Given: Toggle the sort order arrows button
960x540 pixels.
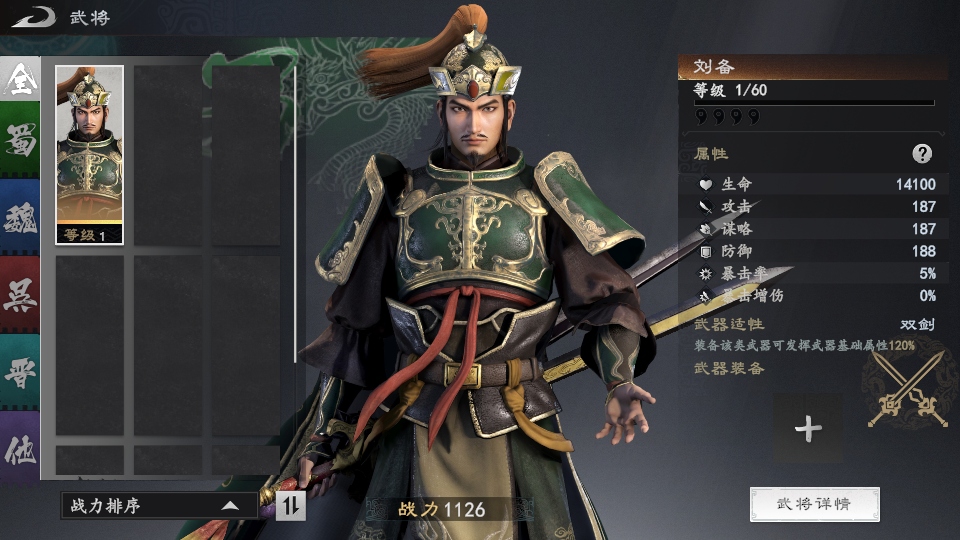Looking at the screenshot, I should click(290, 506).
